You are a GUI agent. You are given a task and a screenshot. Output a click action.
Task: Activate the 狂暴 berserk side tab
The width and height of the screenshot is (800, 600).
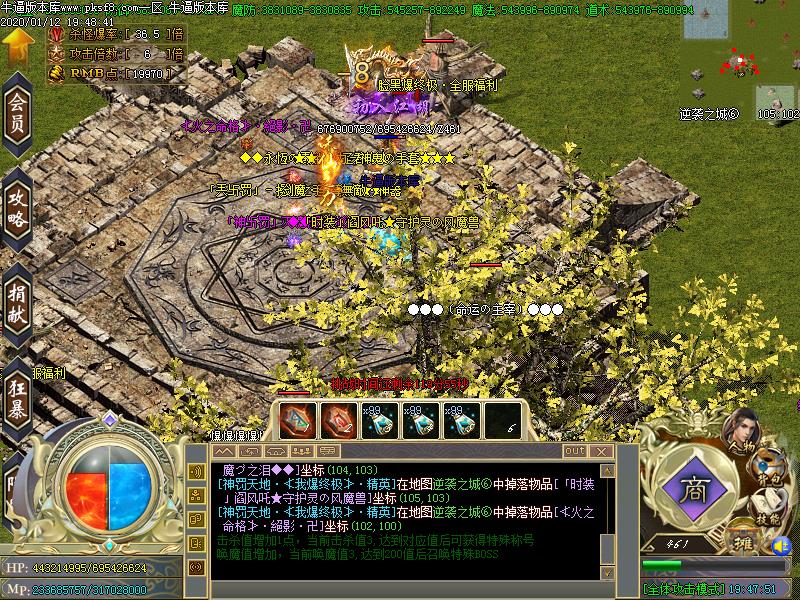coord(17,398)
